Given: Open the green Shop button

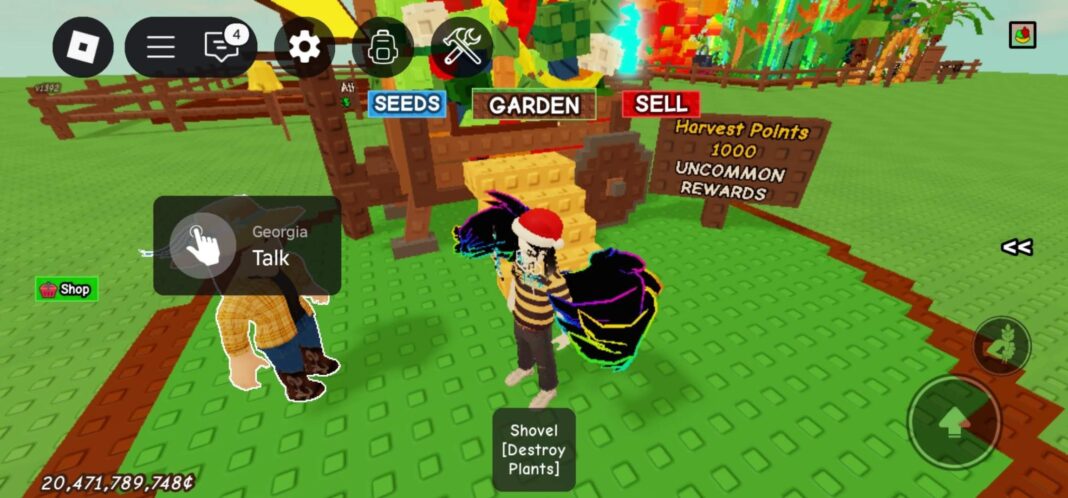Looking at the screenshot, I should [x=66, y=290].
